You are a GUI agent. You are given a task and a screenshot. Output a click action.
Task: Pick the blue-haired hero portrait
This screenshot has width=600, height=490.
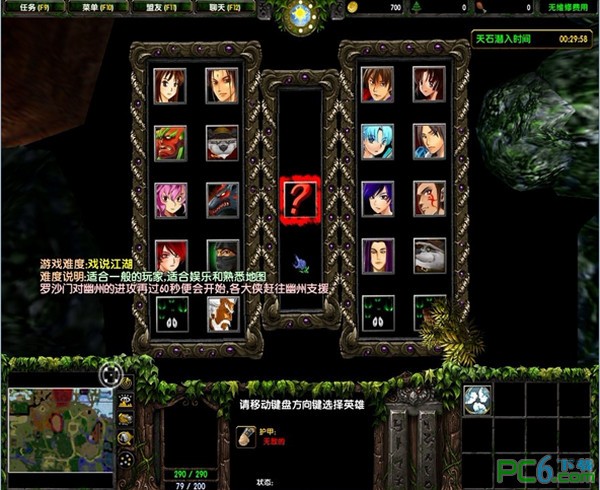pos(378,142)
